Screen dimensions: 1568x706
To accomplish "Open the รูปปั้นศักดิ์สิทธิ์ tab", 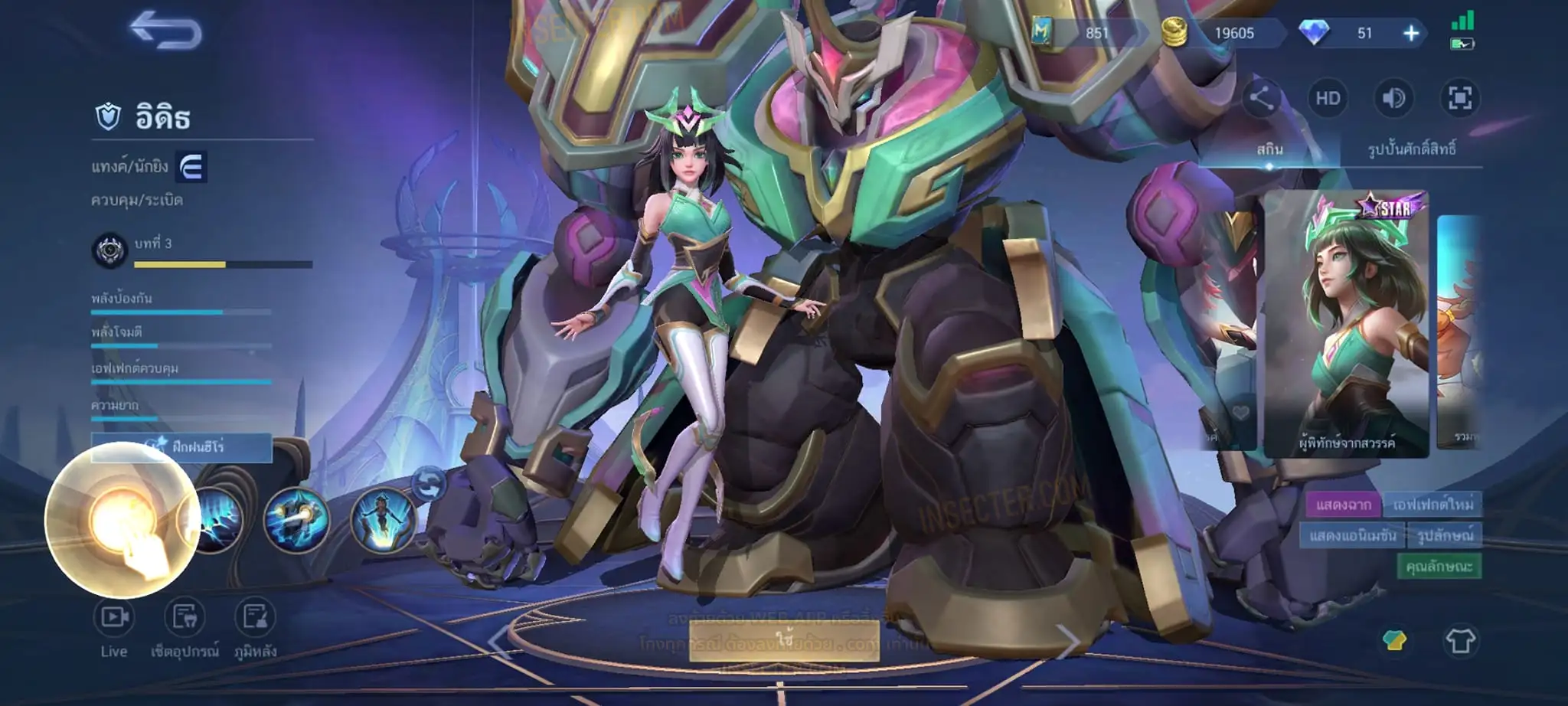I will 1412,149.
